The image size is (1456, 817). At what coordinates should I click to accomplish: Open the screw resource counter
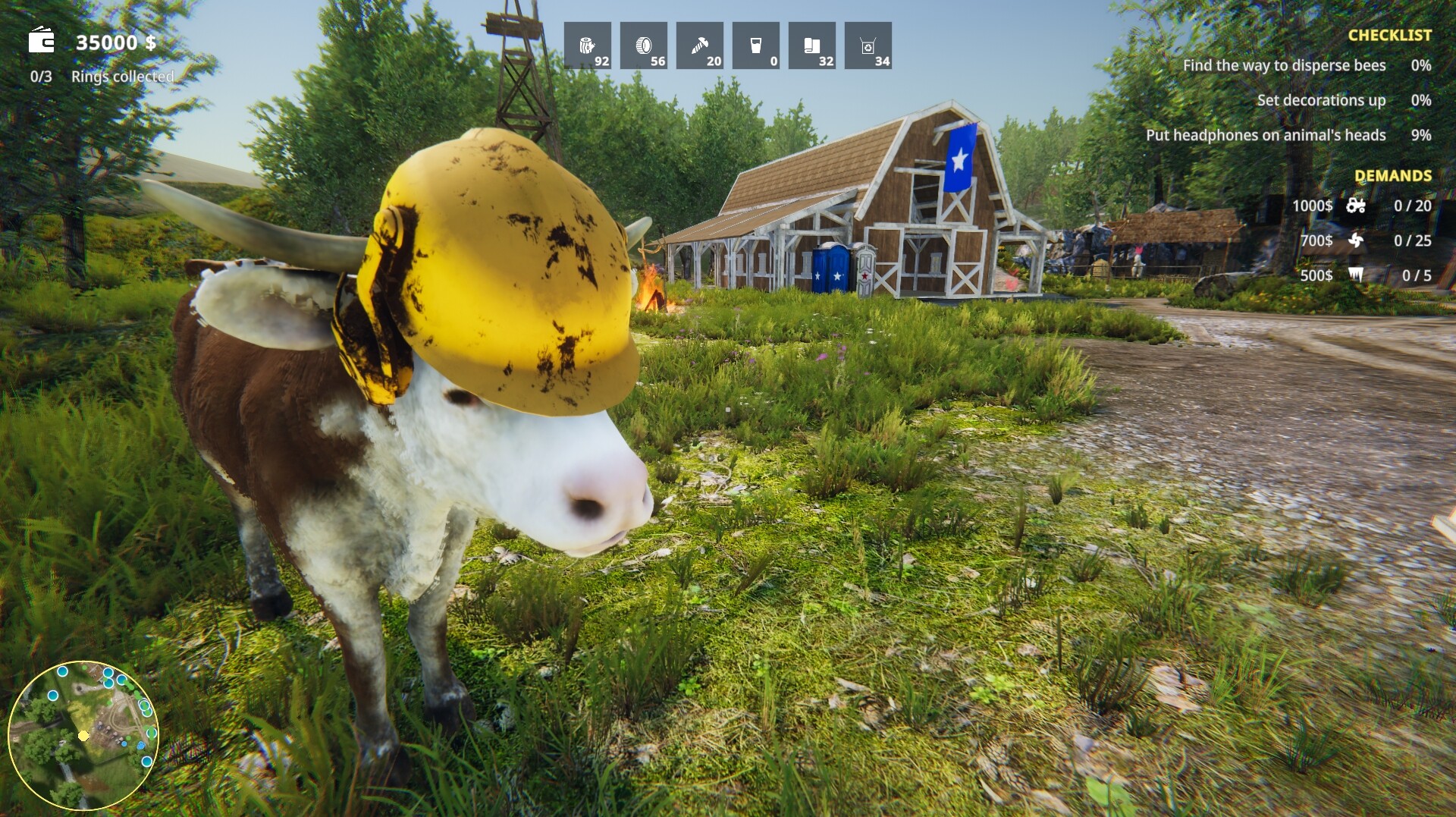click(701, 46)
